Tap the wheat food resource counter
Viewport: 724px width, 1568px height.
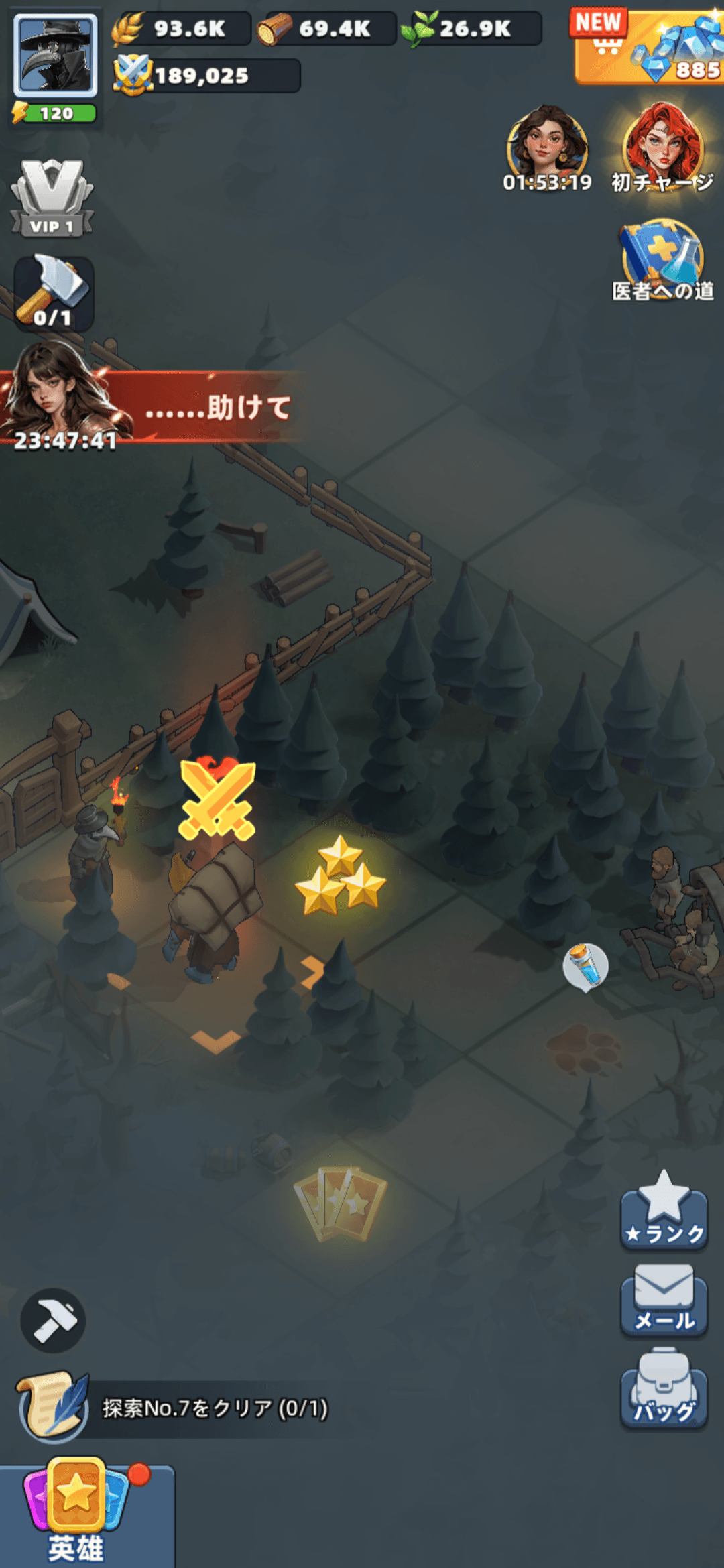tap(181, 29)
